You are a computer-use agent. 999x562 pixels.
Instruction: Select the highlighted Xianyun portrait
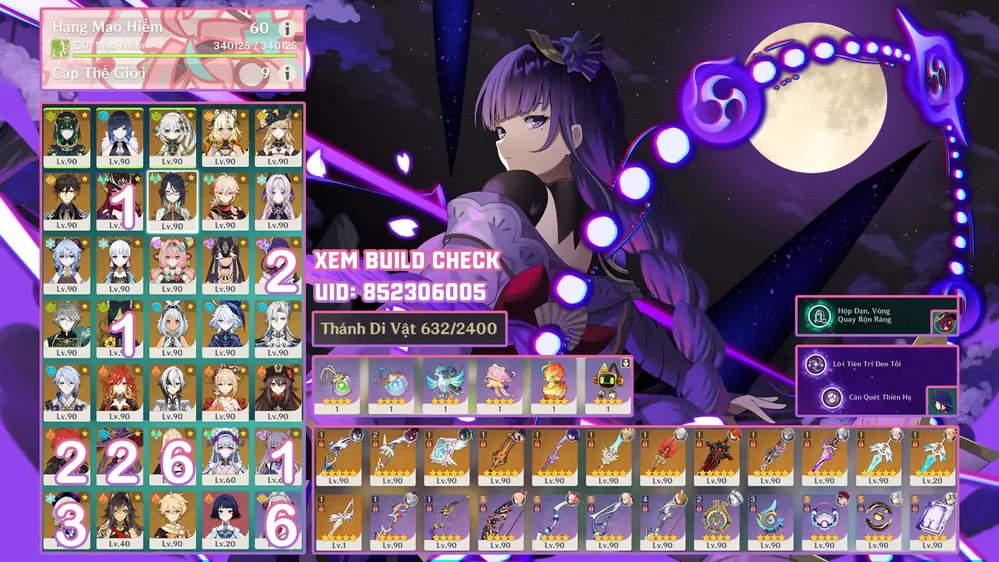tap(171, 199)
